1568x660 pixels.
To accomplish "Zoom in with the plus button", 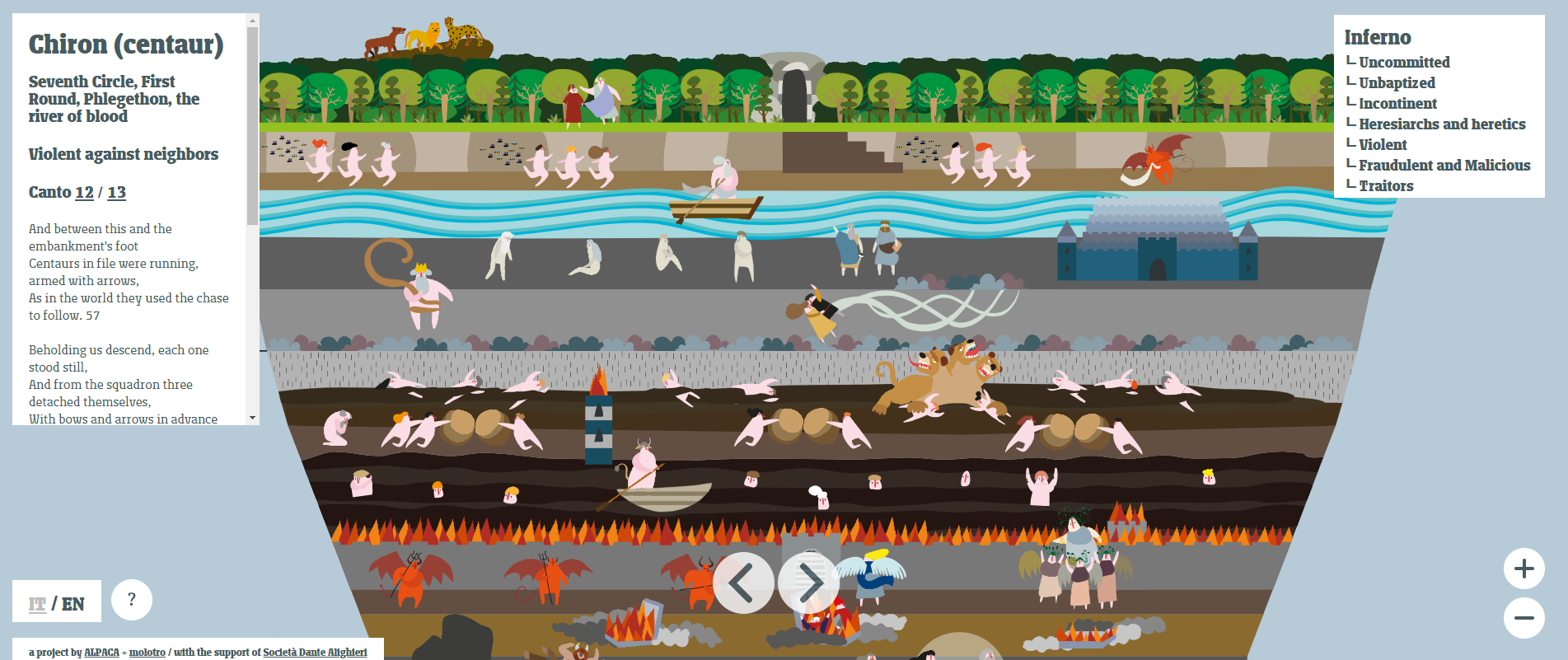I will tap(1524, 569).
